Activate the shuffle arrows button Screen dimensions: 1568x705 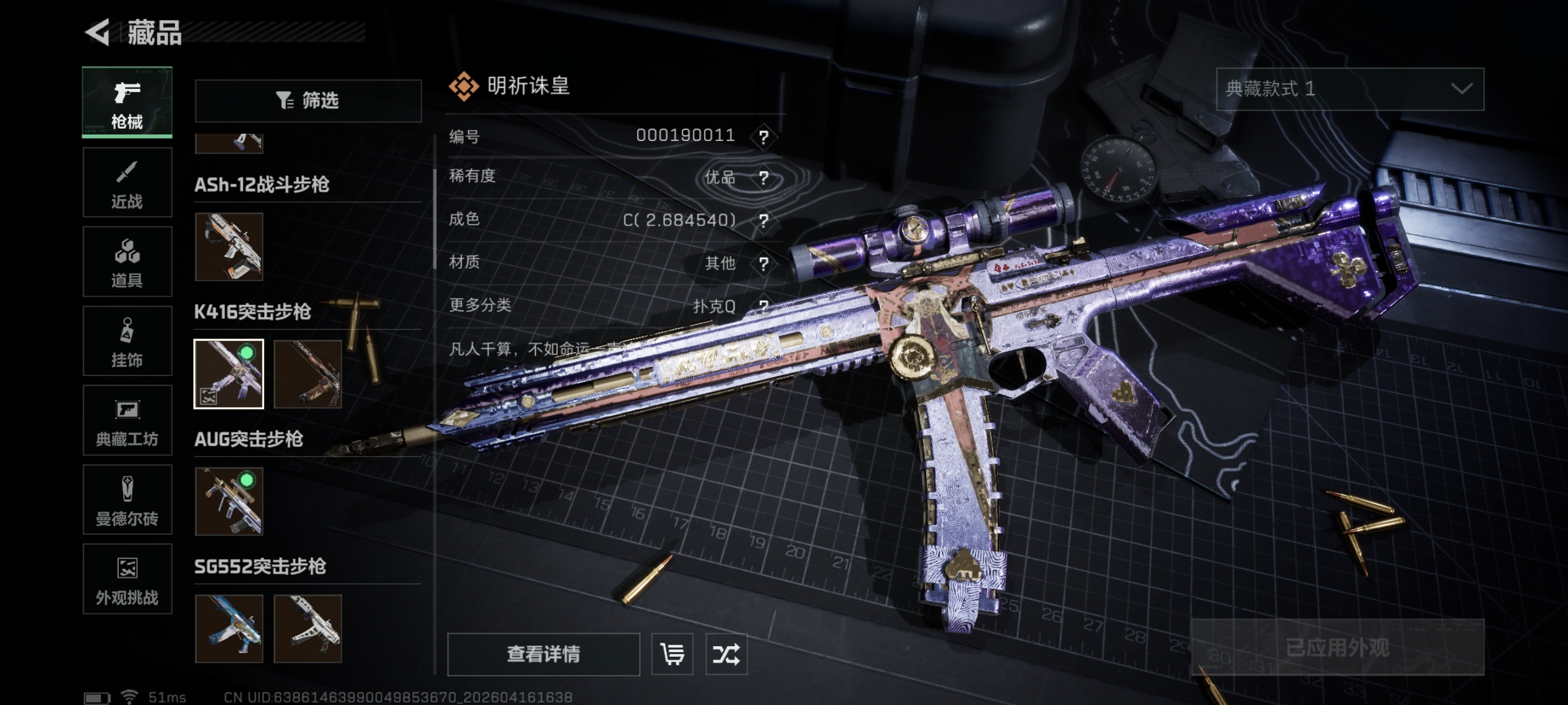(x=726, y=654)
